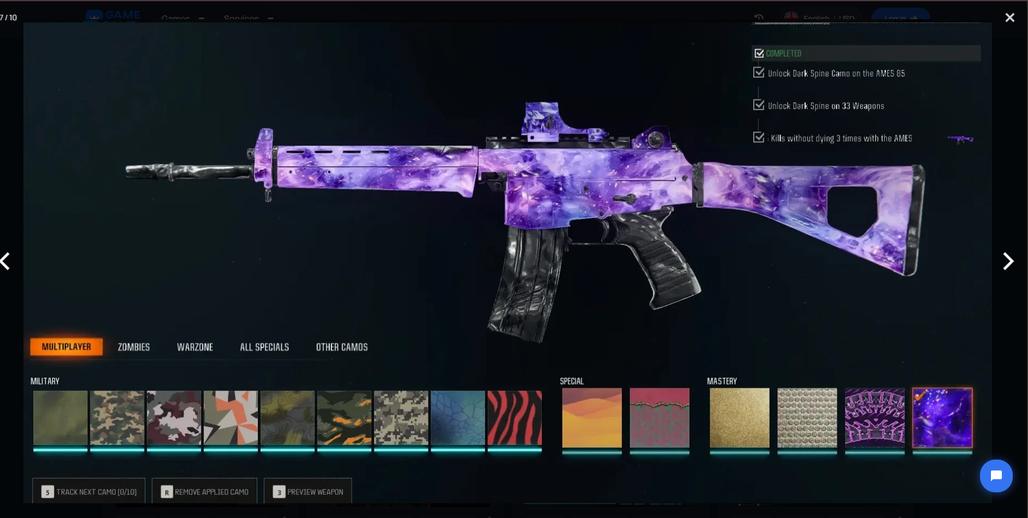Select the purple galaxy mastery camo
The width and height of the screenshot is (1028, 518).
pos(942,418)
